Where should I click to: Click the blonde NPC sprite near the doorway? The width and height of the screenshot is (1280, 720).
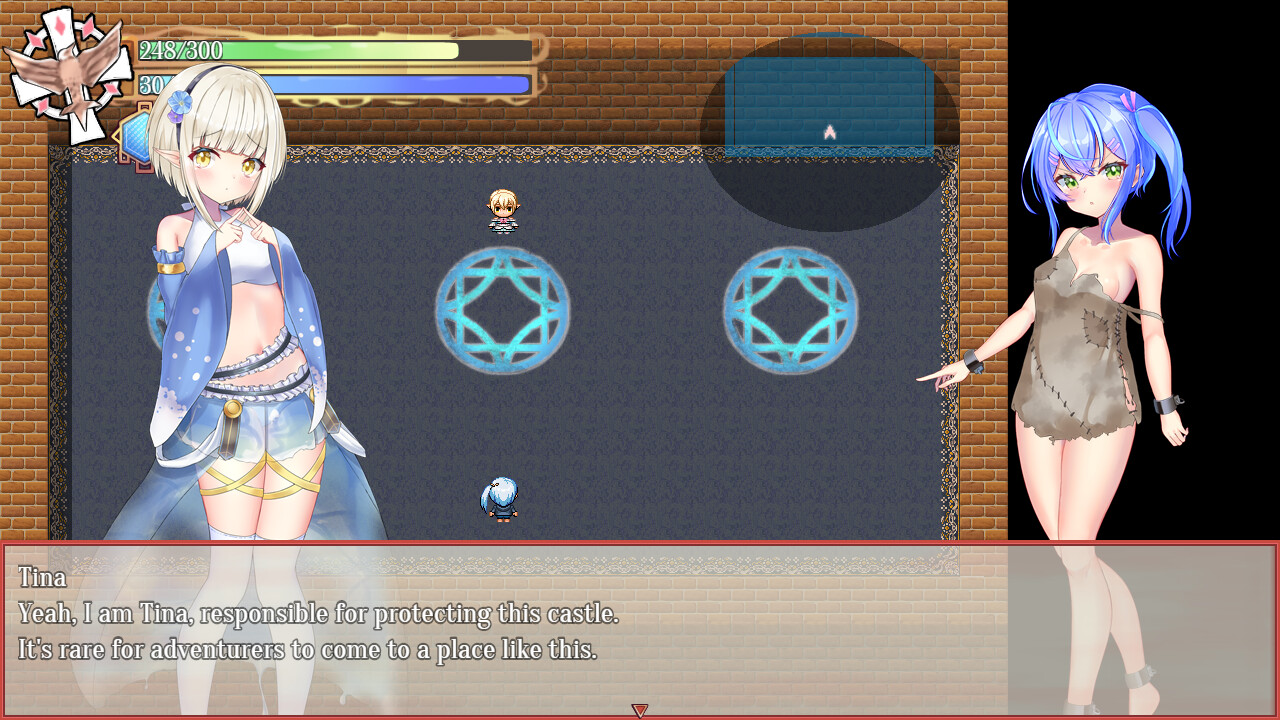pos(503,210)
